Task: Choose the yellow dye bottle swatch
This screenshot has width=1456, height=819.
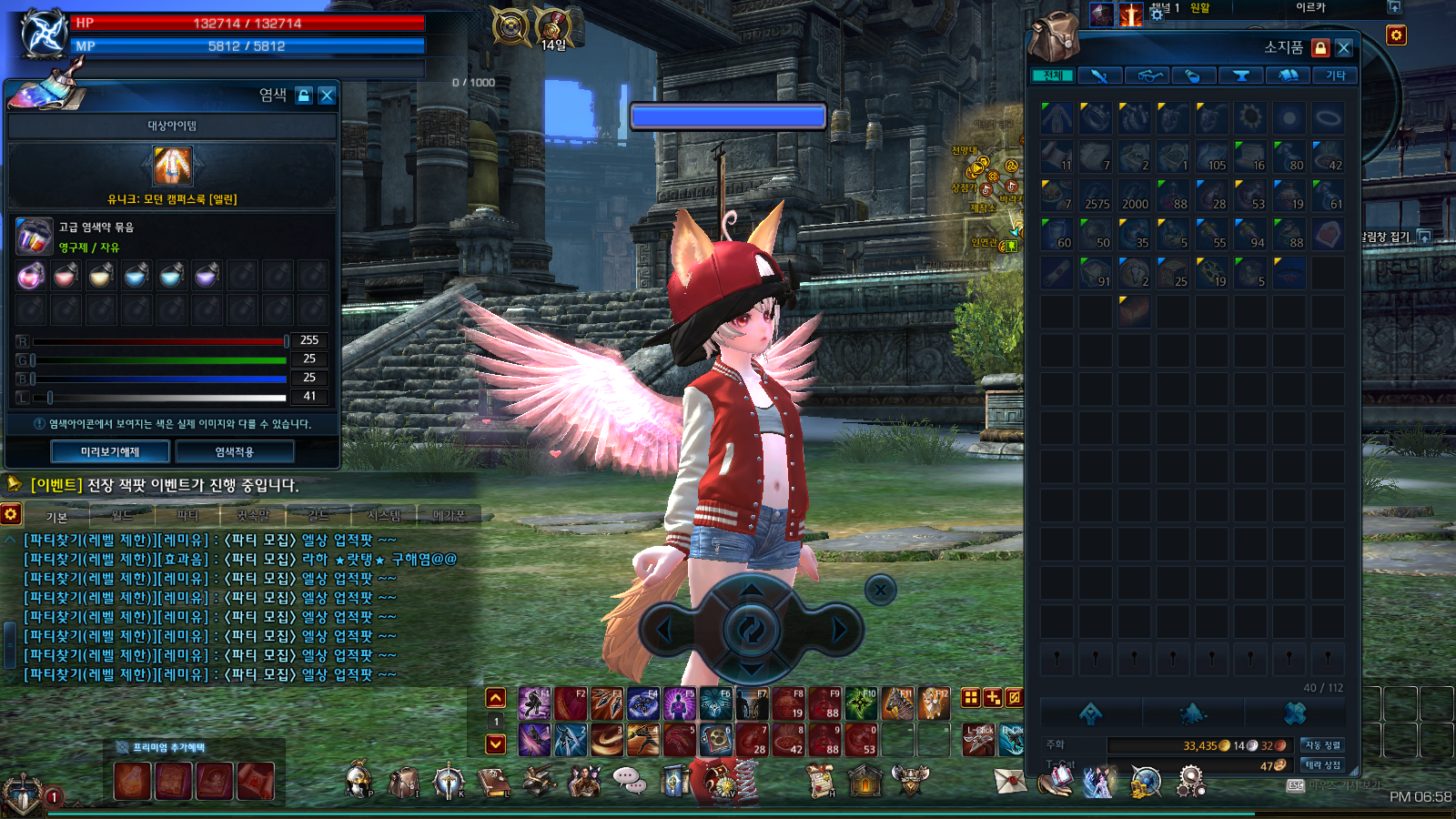Action: coord(101,275)
